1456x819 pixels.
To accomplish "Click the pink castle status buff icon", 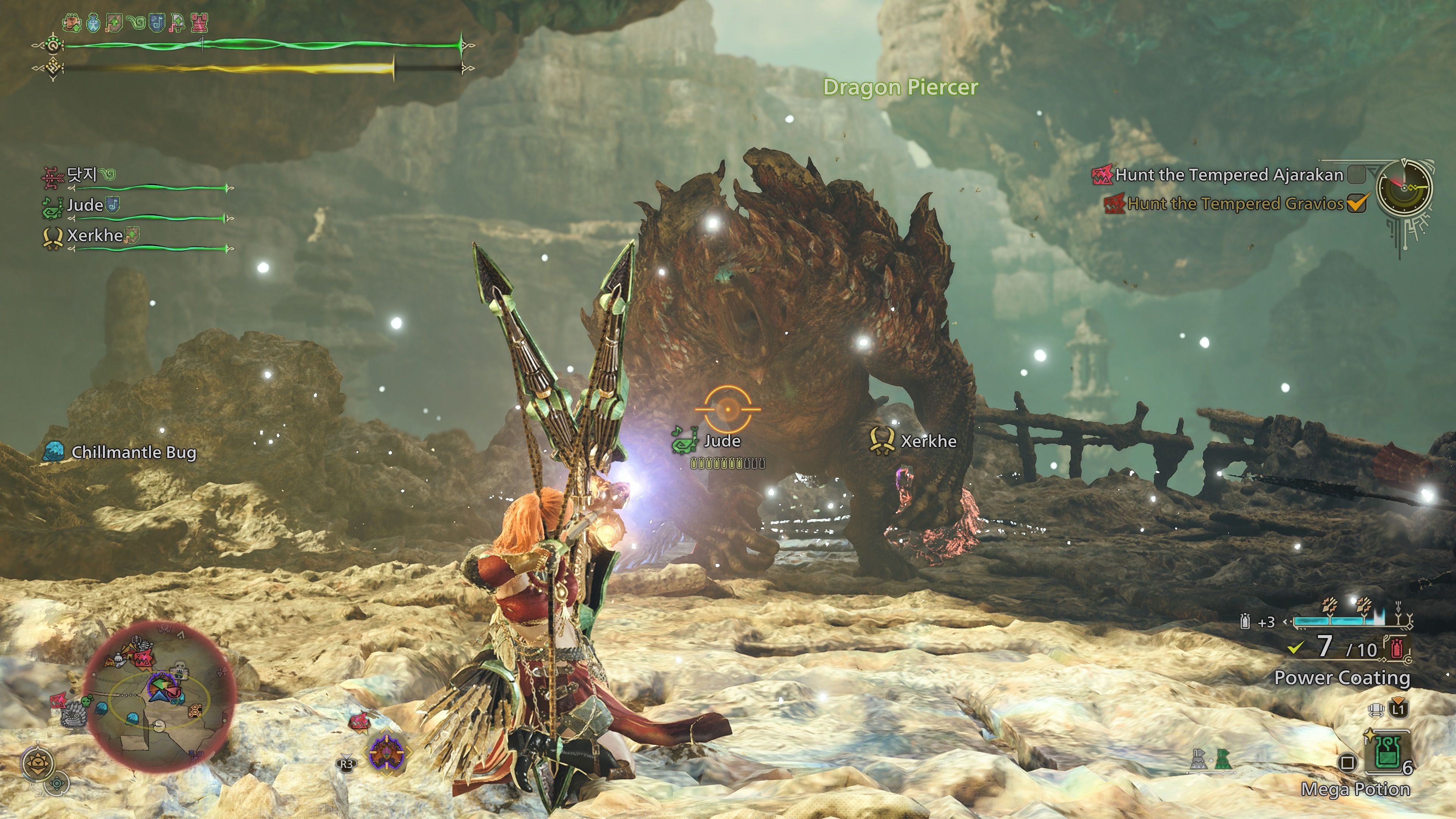I will 199,23.
